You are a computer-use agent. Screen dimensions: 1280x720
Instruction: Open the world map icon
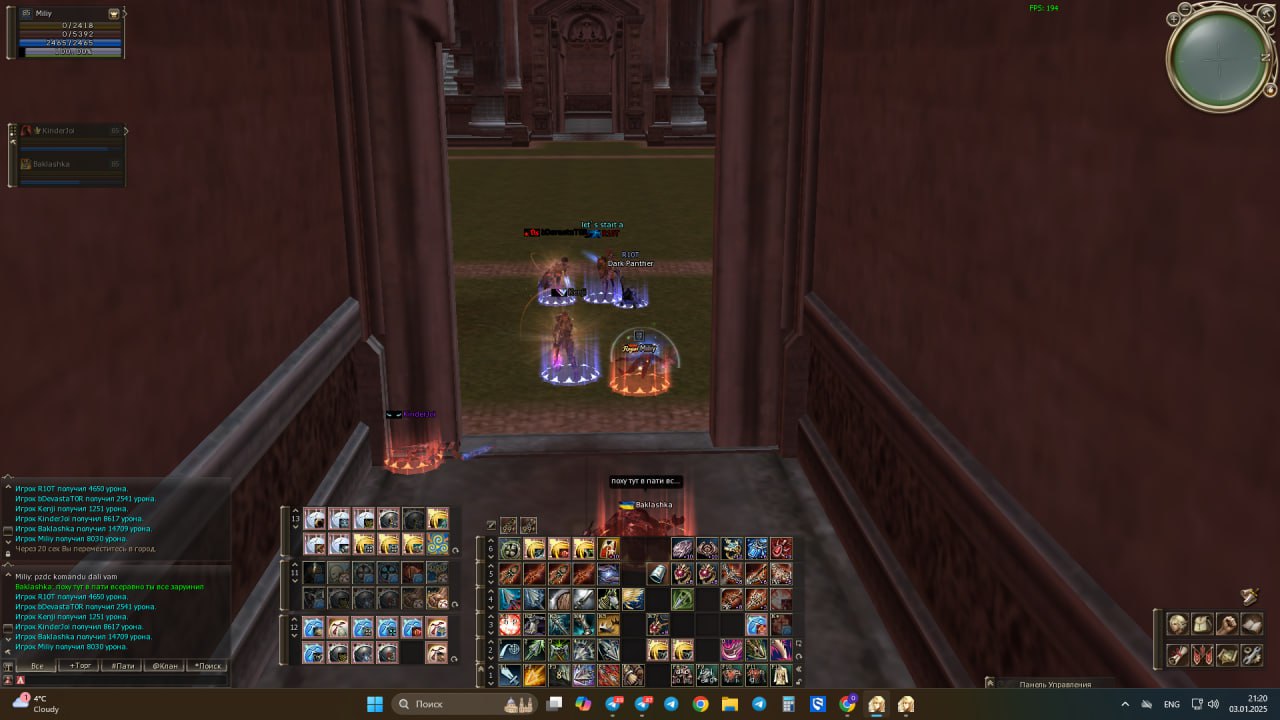coord(1227,656)
